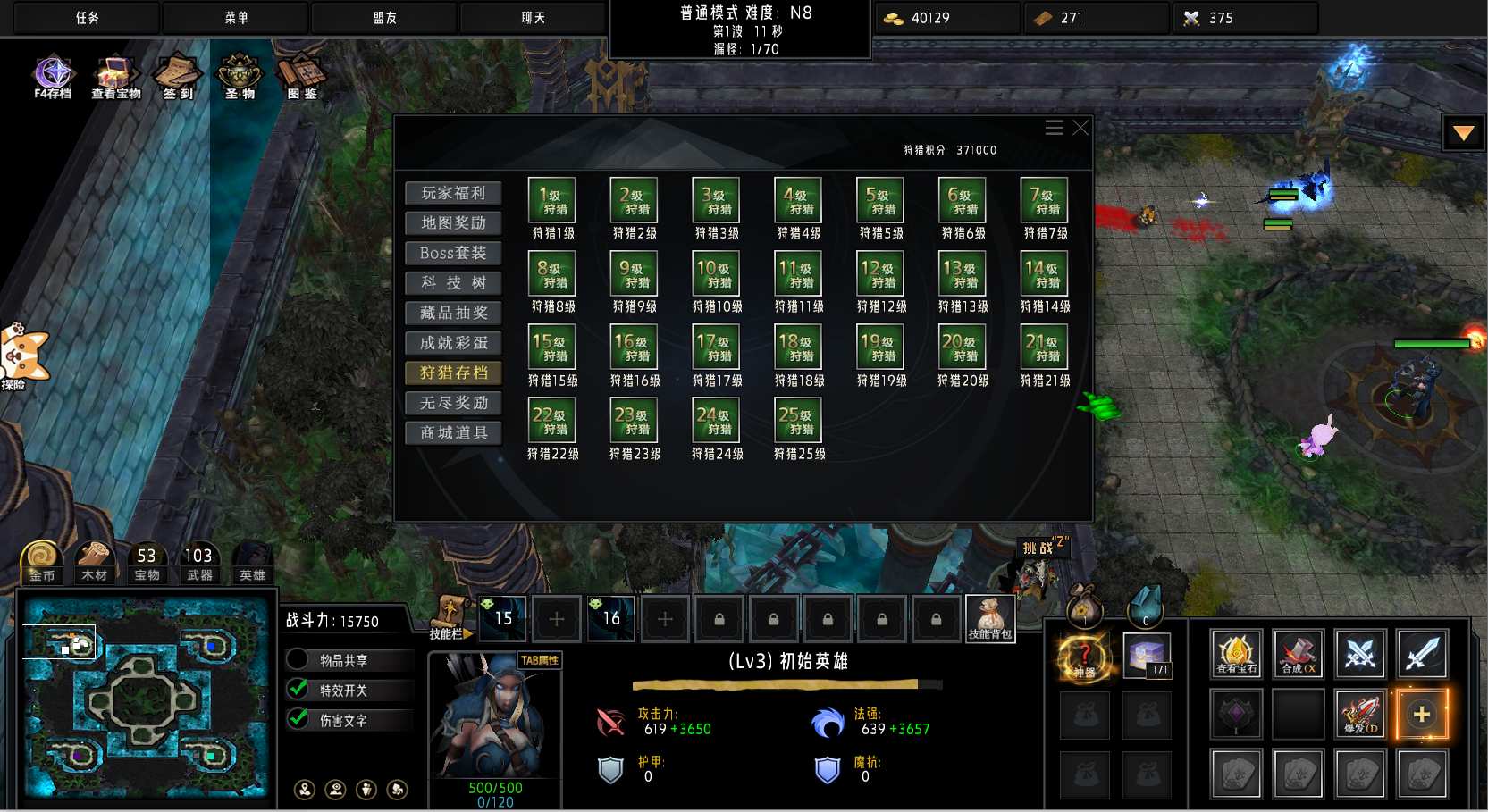1488x812 pixels.
Task: Select the 狩猎1级 hunt tile
Action: tap(552, 200)
